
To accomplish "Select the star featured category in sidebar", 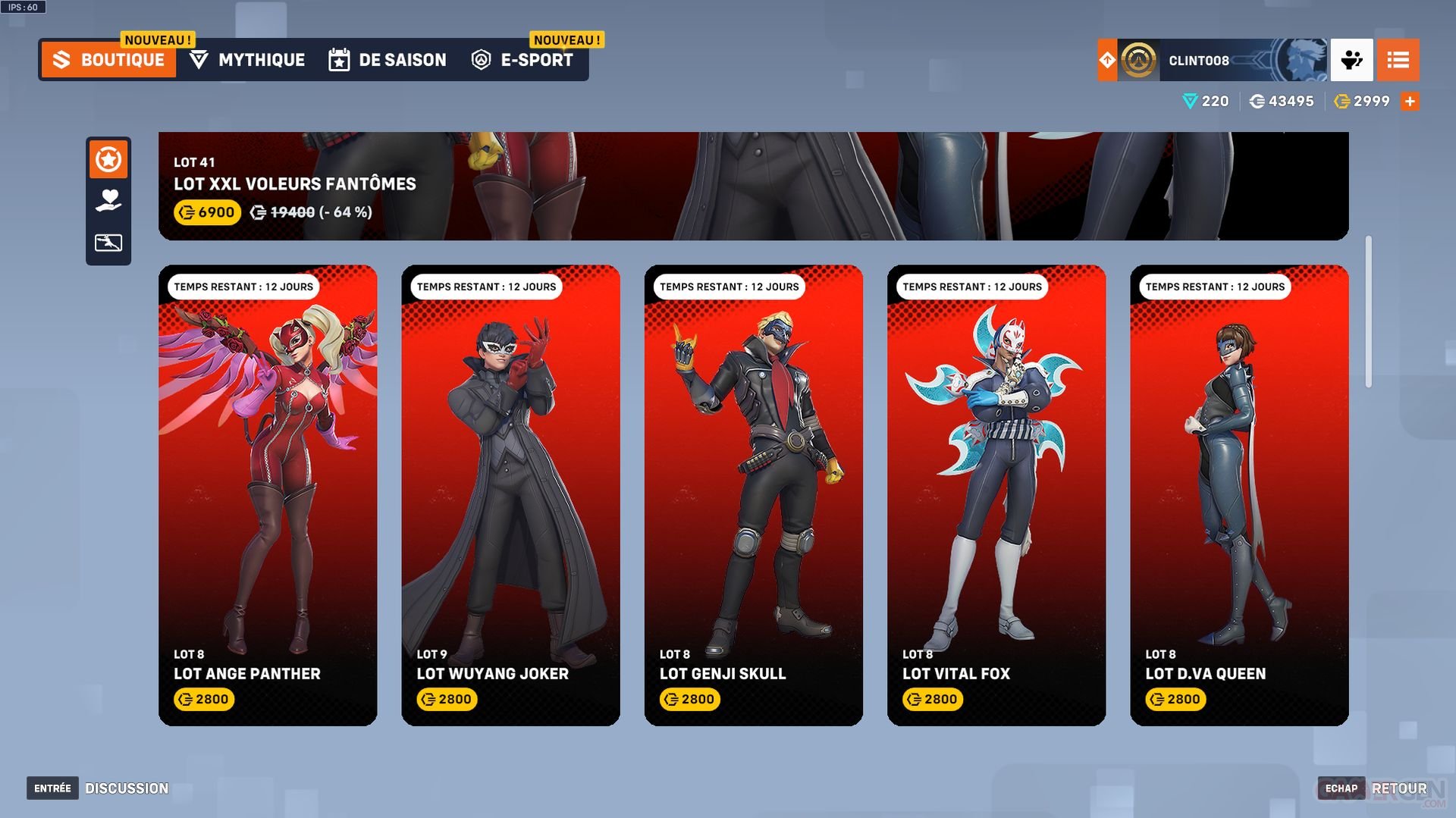I will [108, 160].
